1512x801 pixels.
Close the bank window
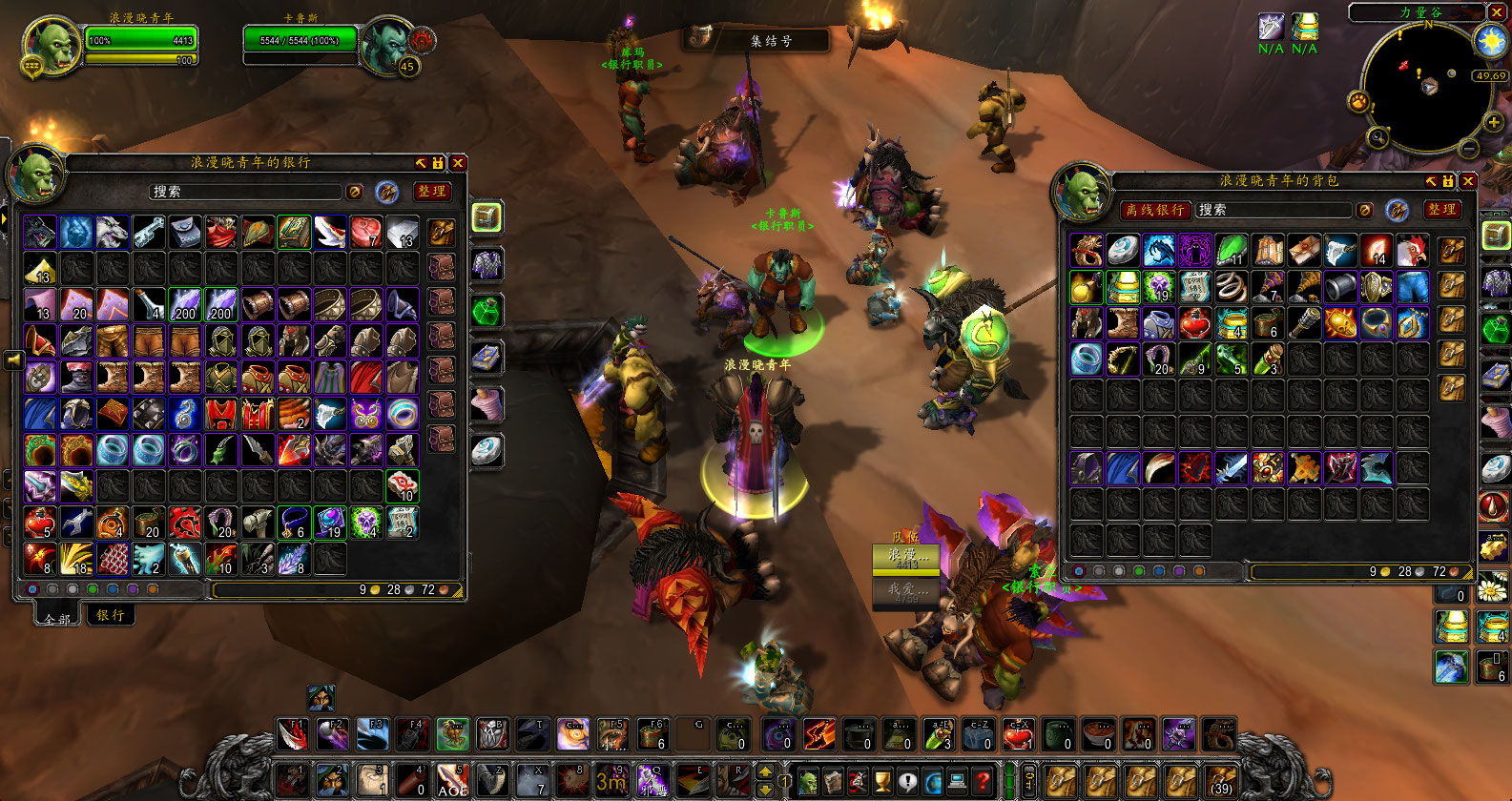pos(458,163)
